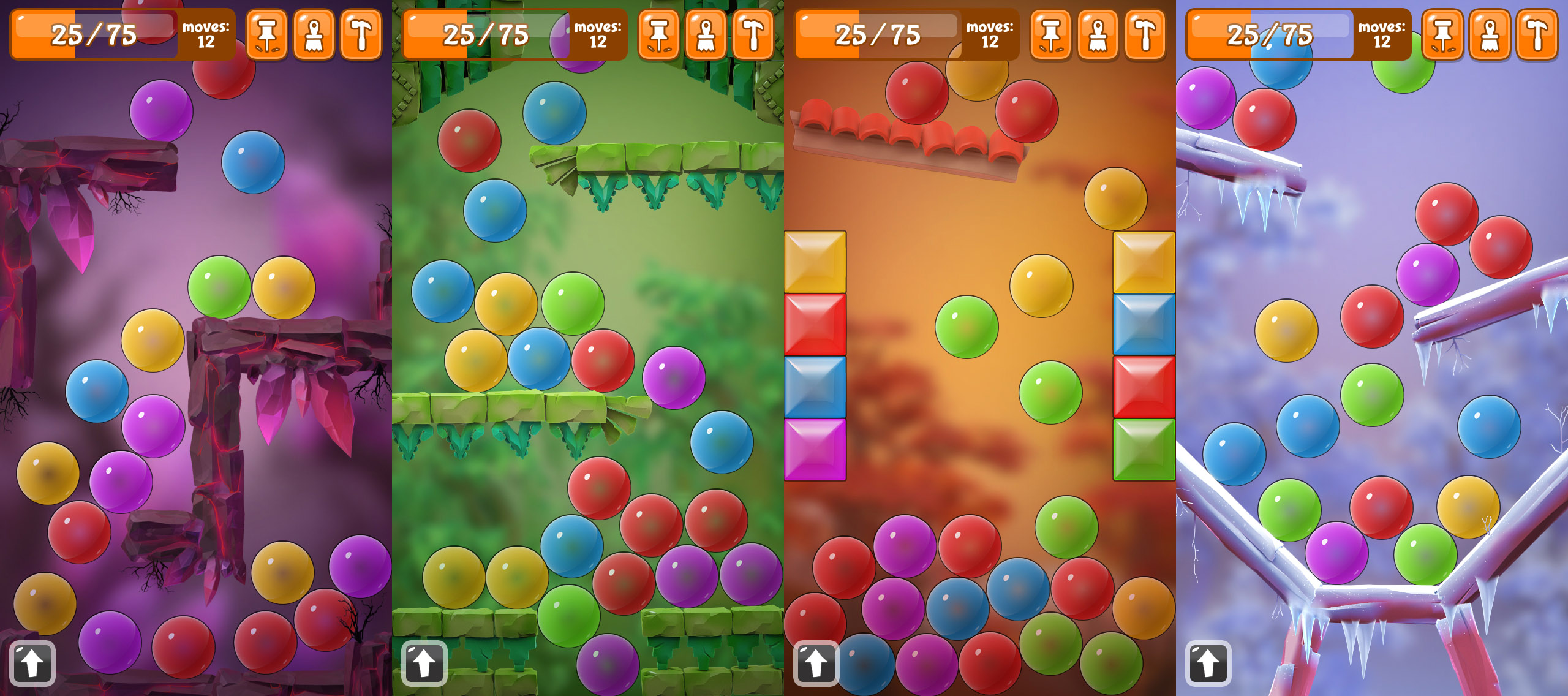Choose the hammer booster in the orange autumn level
Image resolution: width=1568 pixels, height=696 pixels.
tap(1145, 35)
